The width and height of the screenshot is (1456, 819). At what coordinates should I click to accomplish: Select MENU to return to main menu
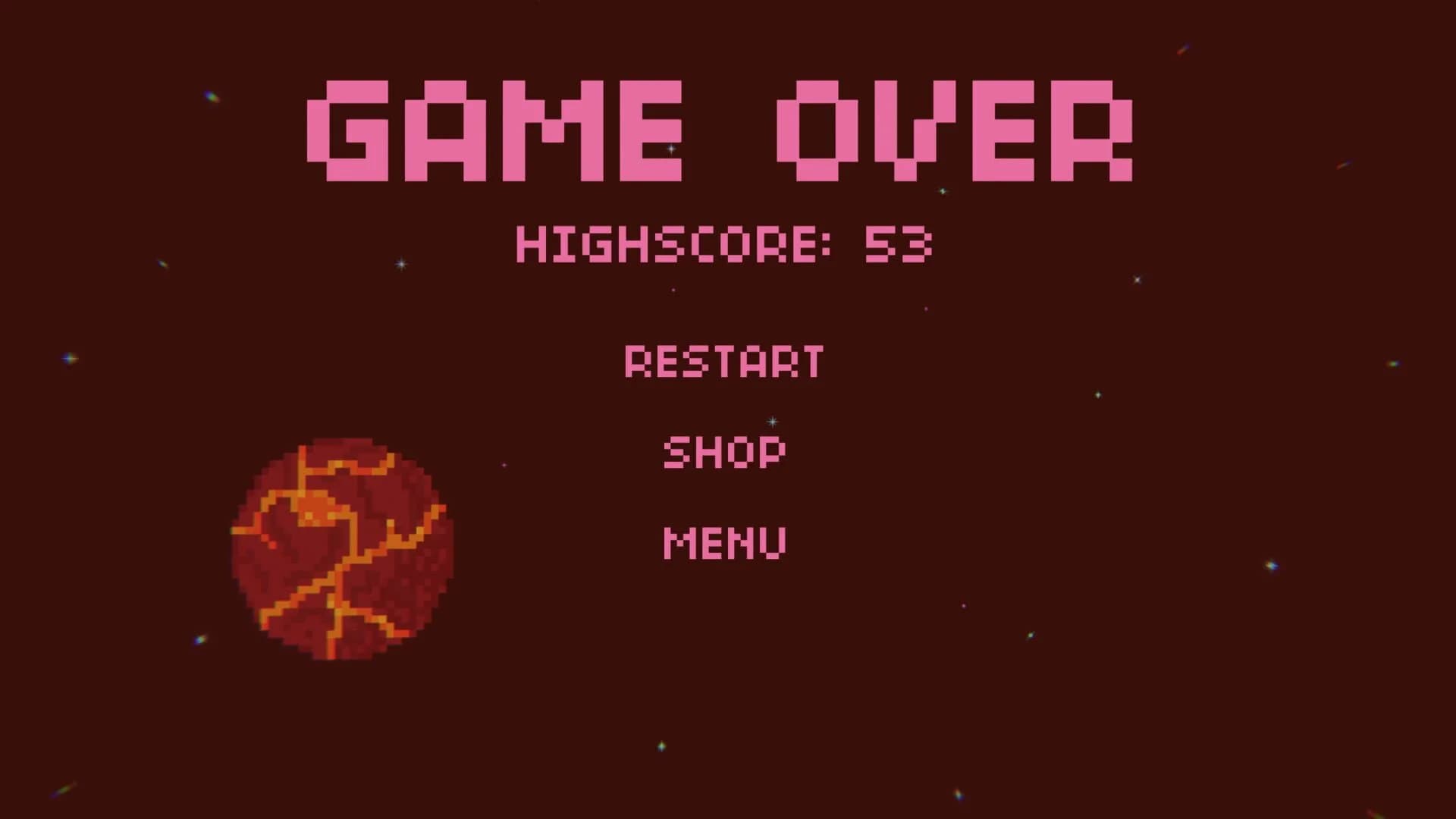[724, 540]
